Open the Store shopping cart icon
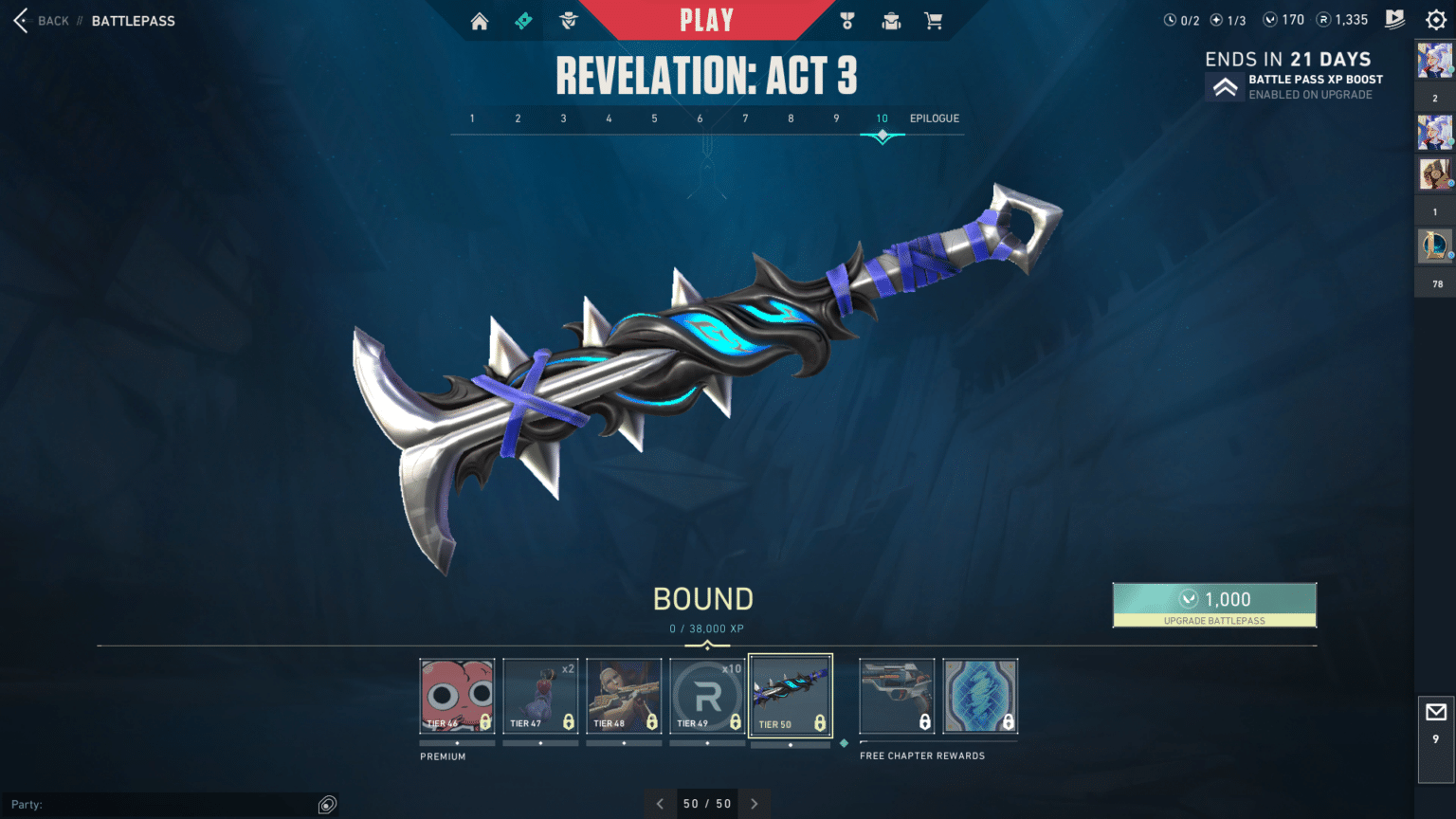The image size is (1456, 819). point(934,19)
